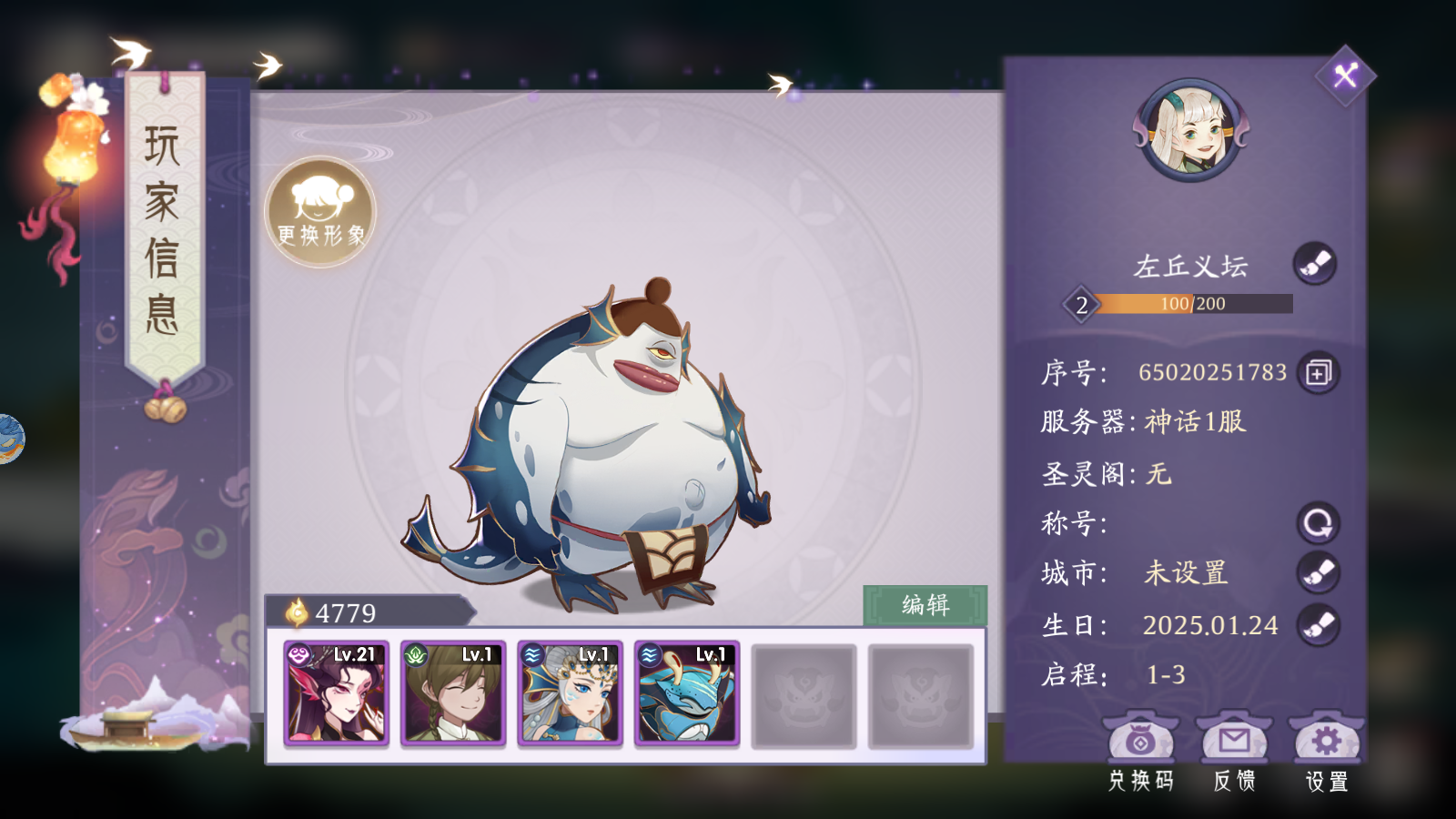1456x819 pixels.
Task: Click the player avatar portrait
Action: click(1191, 130)
